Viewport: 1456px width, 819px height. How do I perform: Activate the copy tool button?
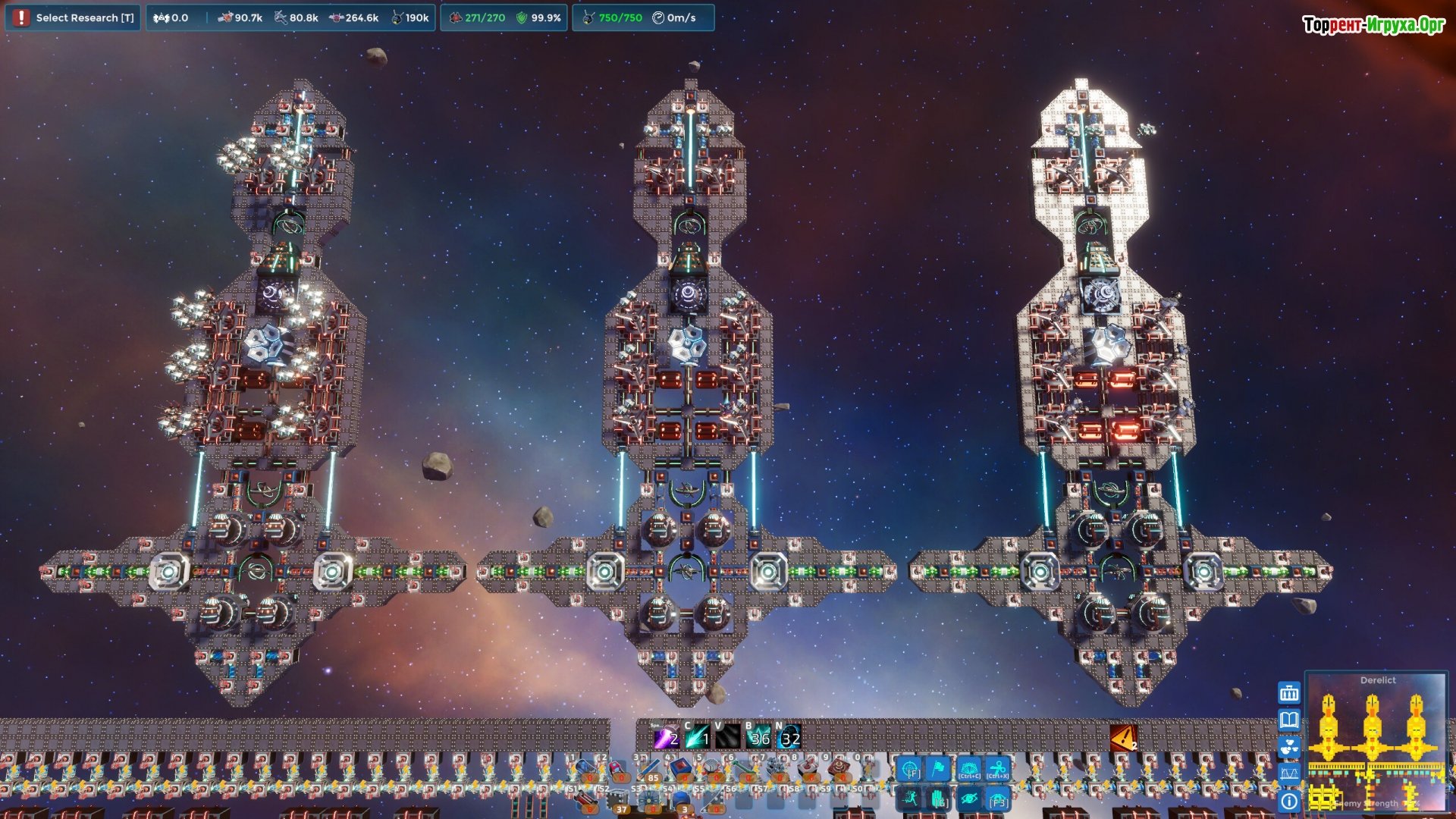click(x=968, y=770)
